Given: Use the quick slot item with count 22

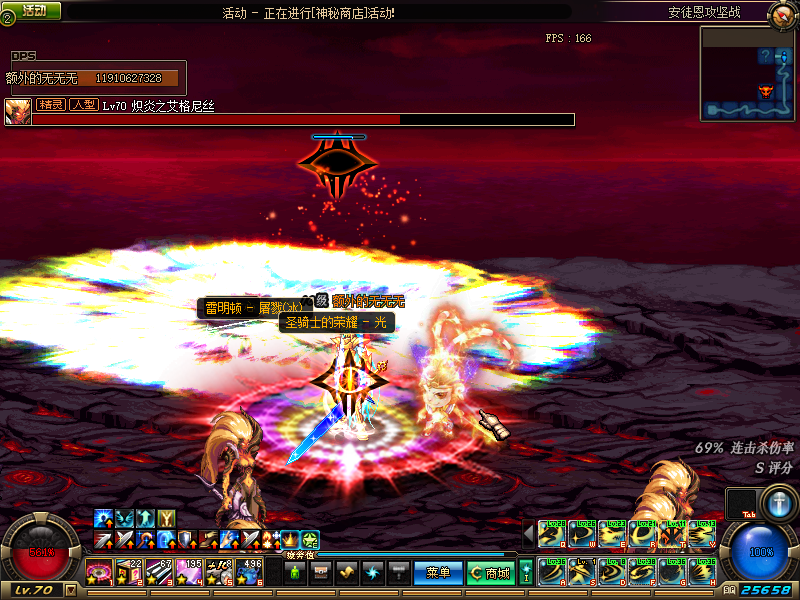Looking at the screenshot, I should point(130,573).
